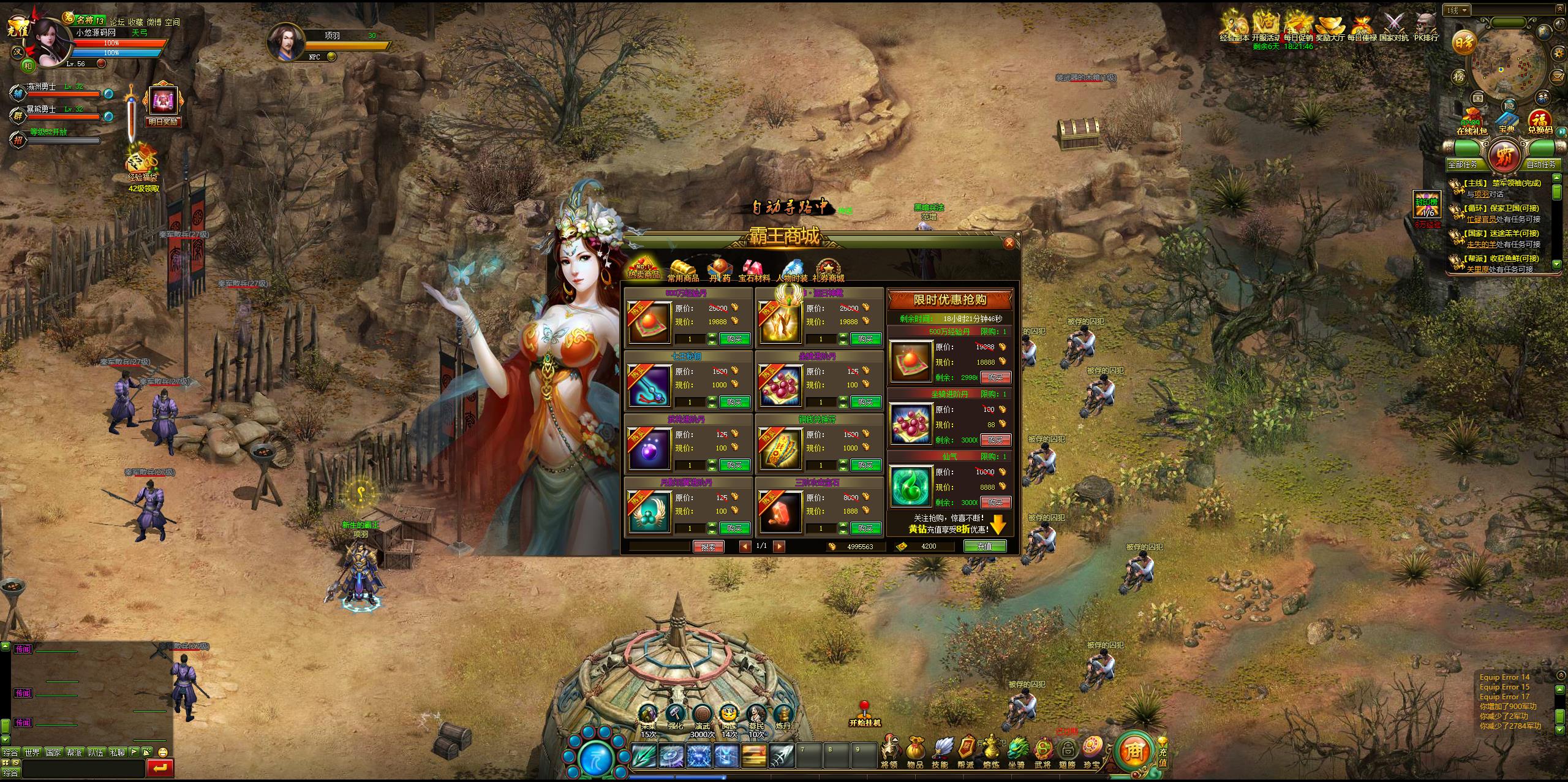The height and width of the screenshot is (782, 1568).
Task: Open the 物品 inventory bag
Action: coord(915,752)
